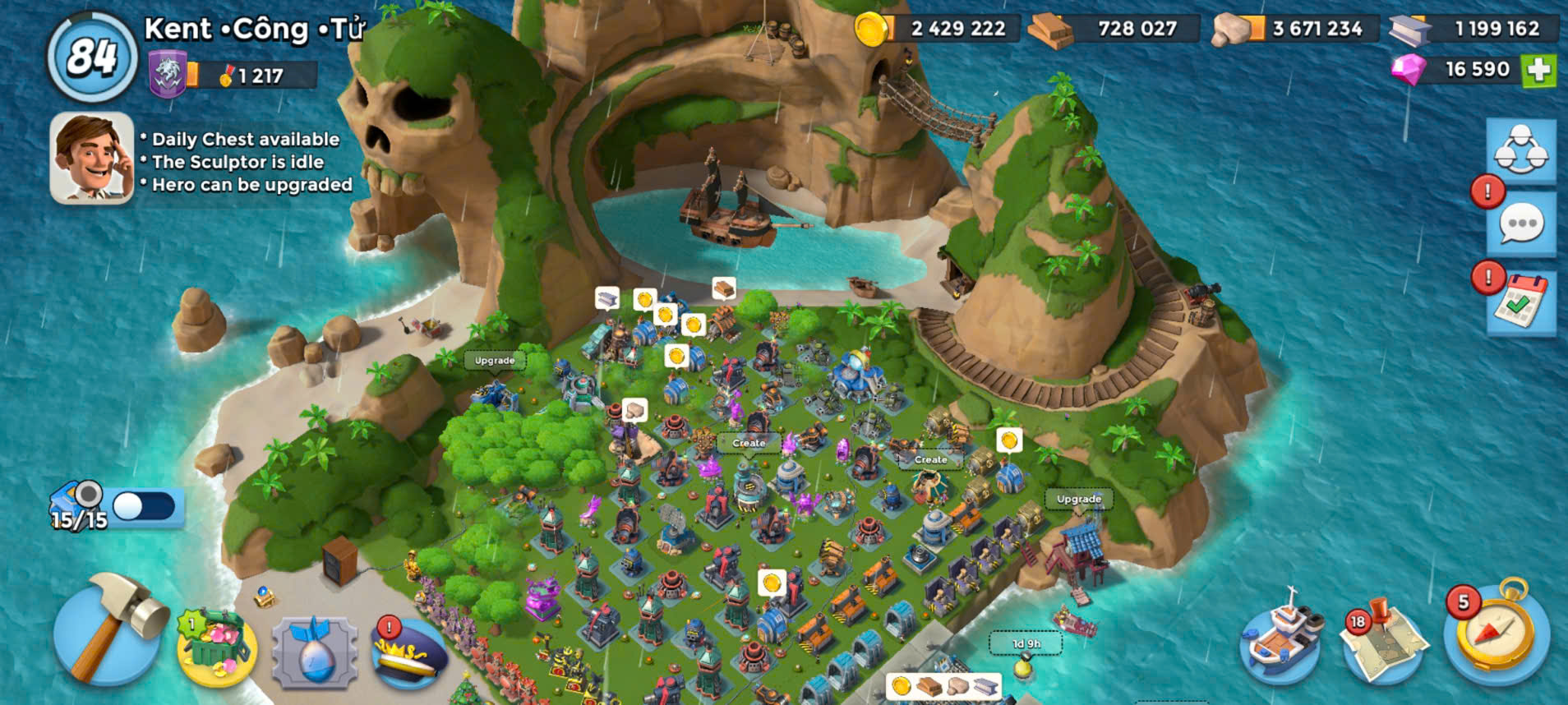Image resolution: width=1568 pixels, height=705 pixels.
Task: Select the Daily Chest available notice
Action: point(245,139)
